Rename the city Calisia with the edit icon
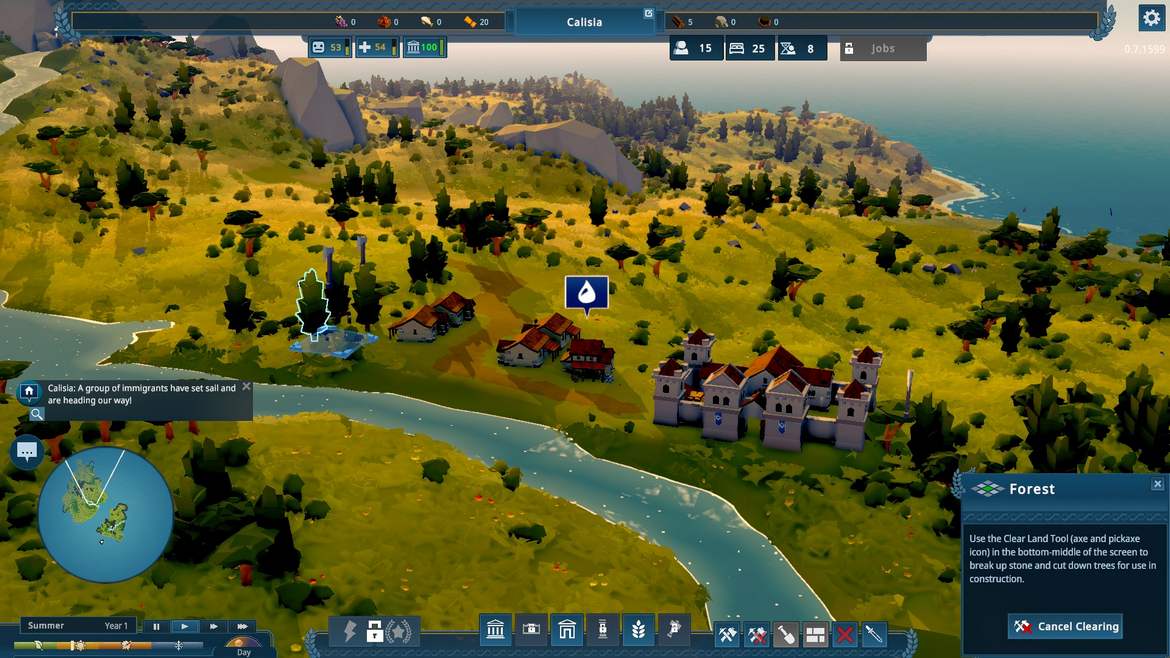The height and width of the screenshot is (658, 1170). (x=648, y=14)
